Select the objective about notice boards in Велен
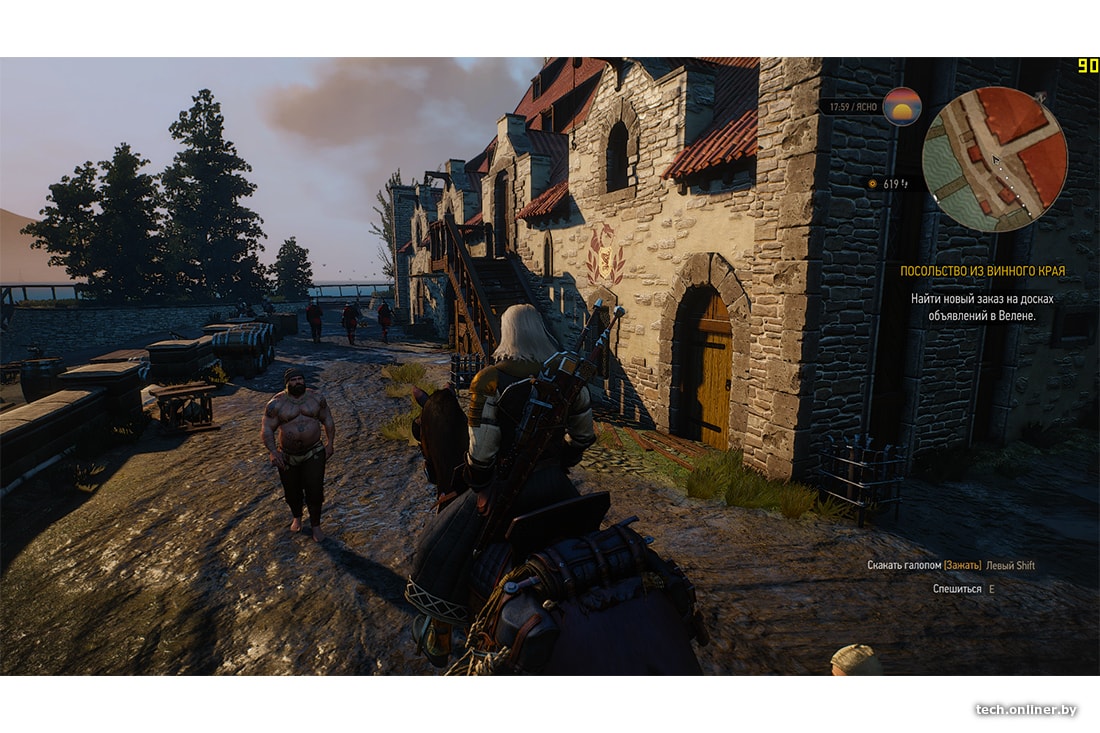1100x733 pixels. click(x=982, y=307)
